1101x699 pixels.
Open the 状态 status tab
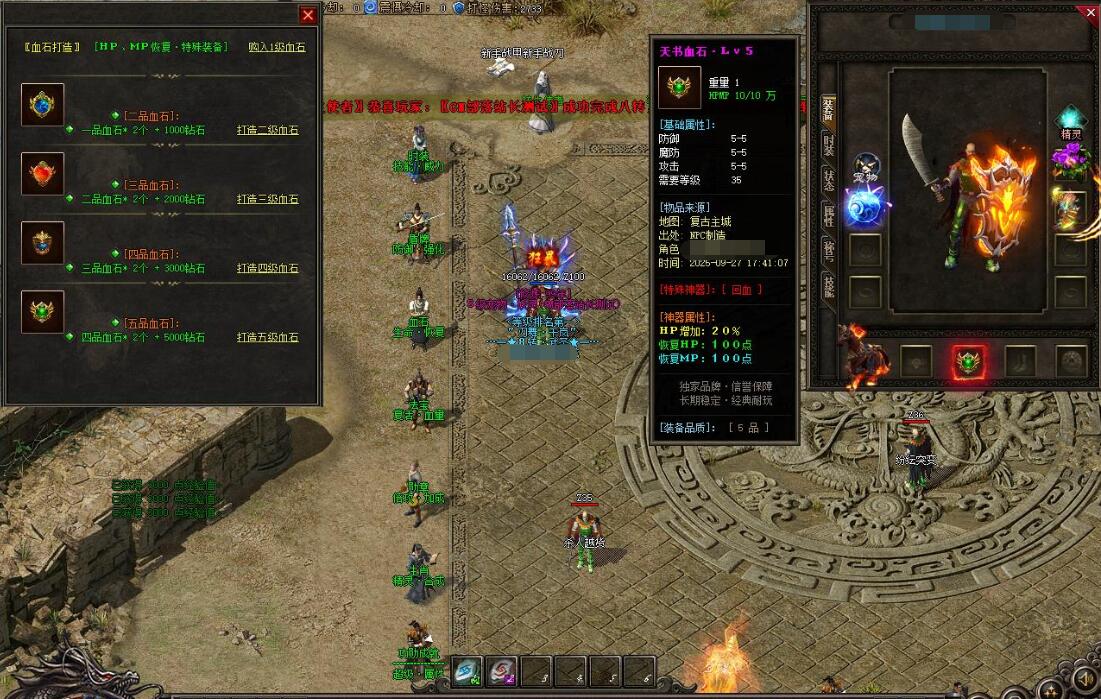(828, 180)
